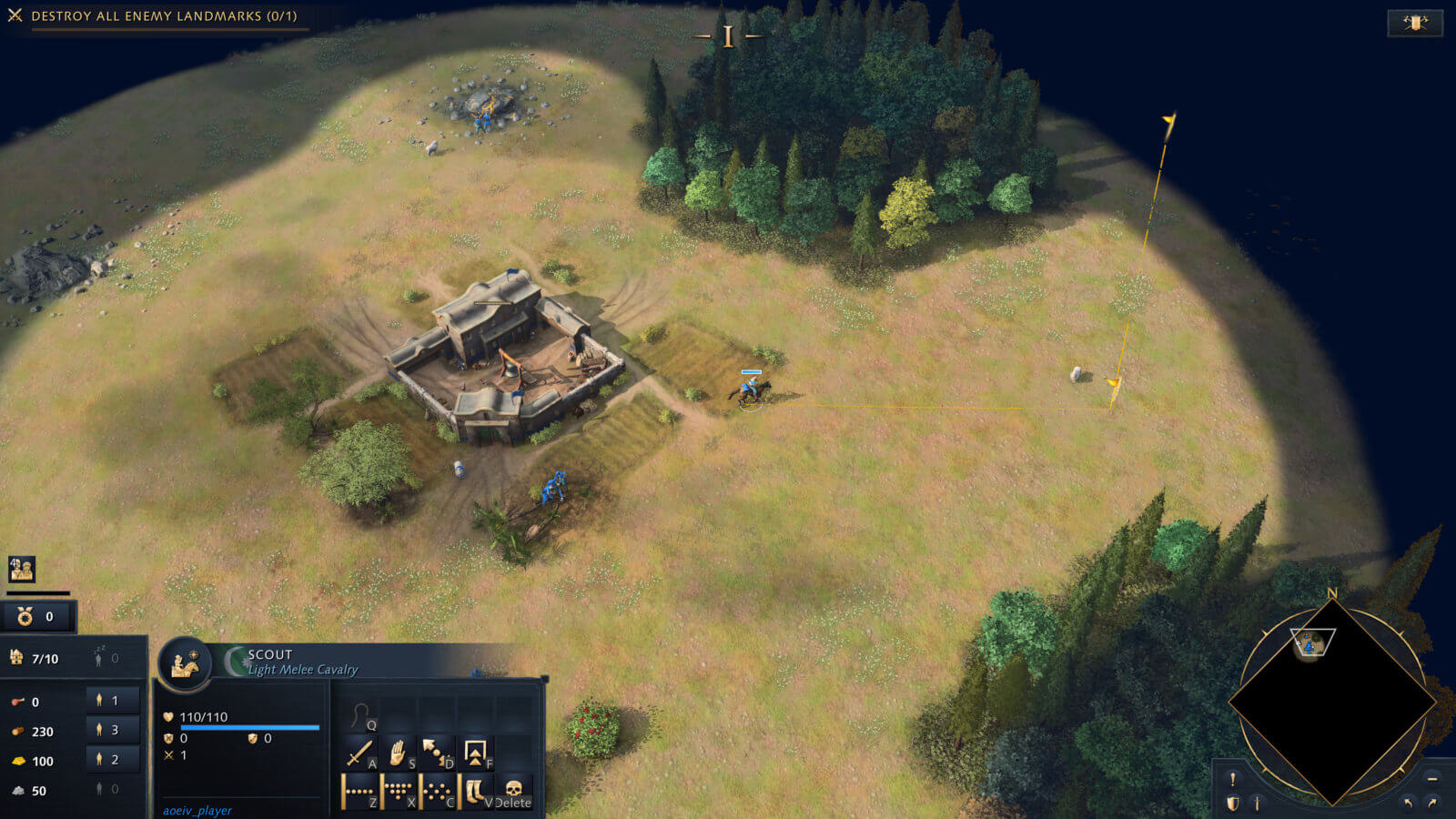Choose the Spread formation icon

click(x=437, y=790)
